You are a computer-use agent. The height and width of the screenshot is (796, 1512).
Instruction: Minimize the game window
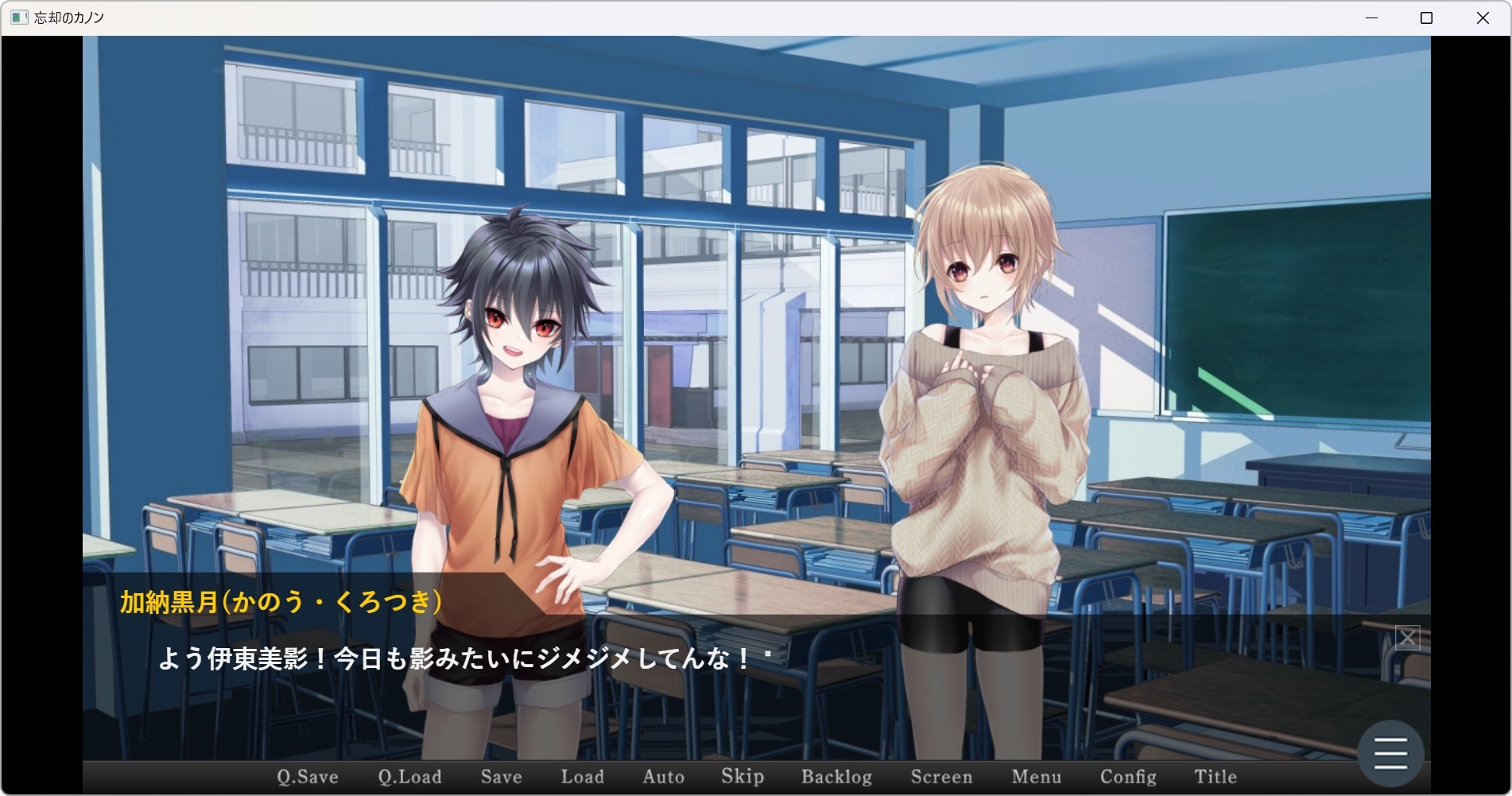point(1371,17)
